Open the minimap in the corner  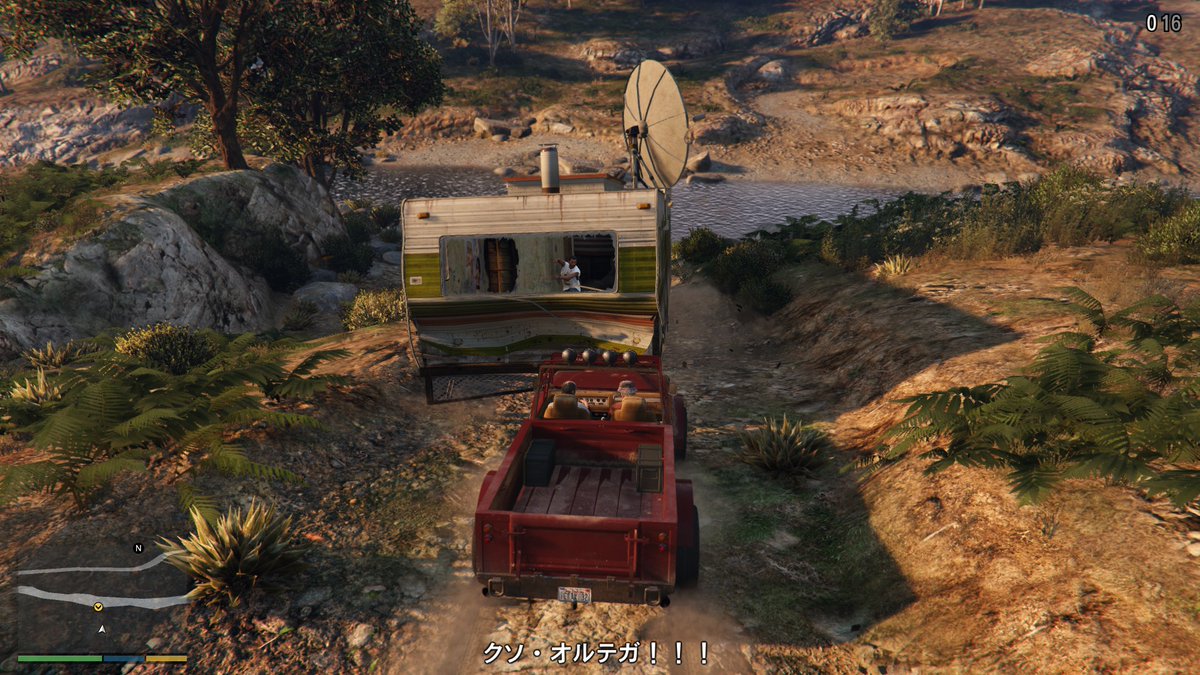pos(102,600)
